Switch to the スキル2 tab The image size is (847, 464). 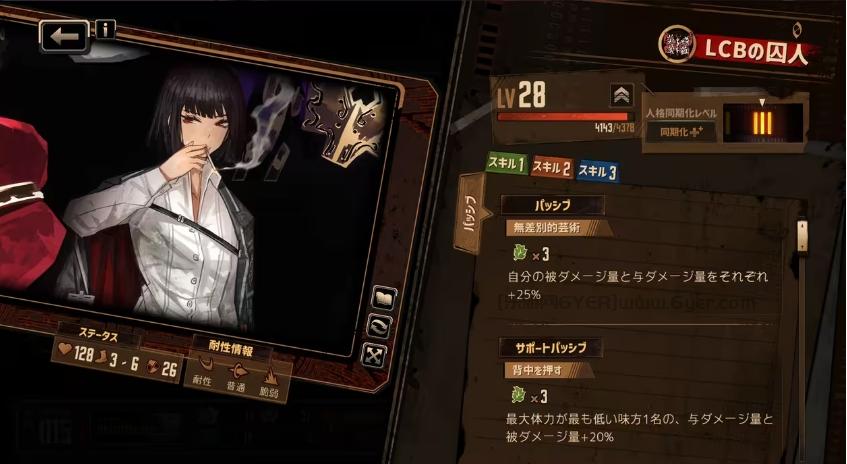click(552, 168)
